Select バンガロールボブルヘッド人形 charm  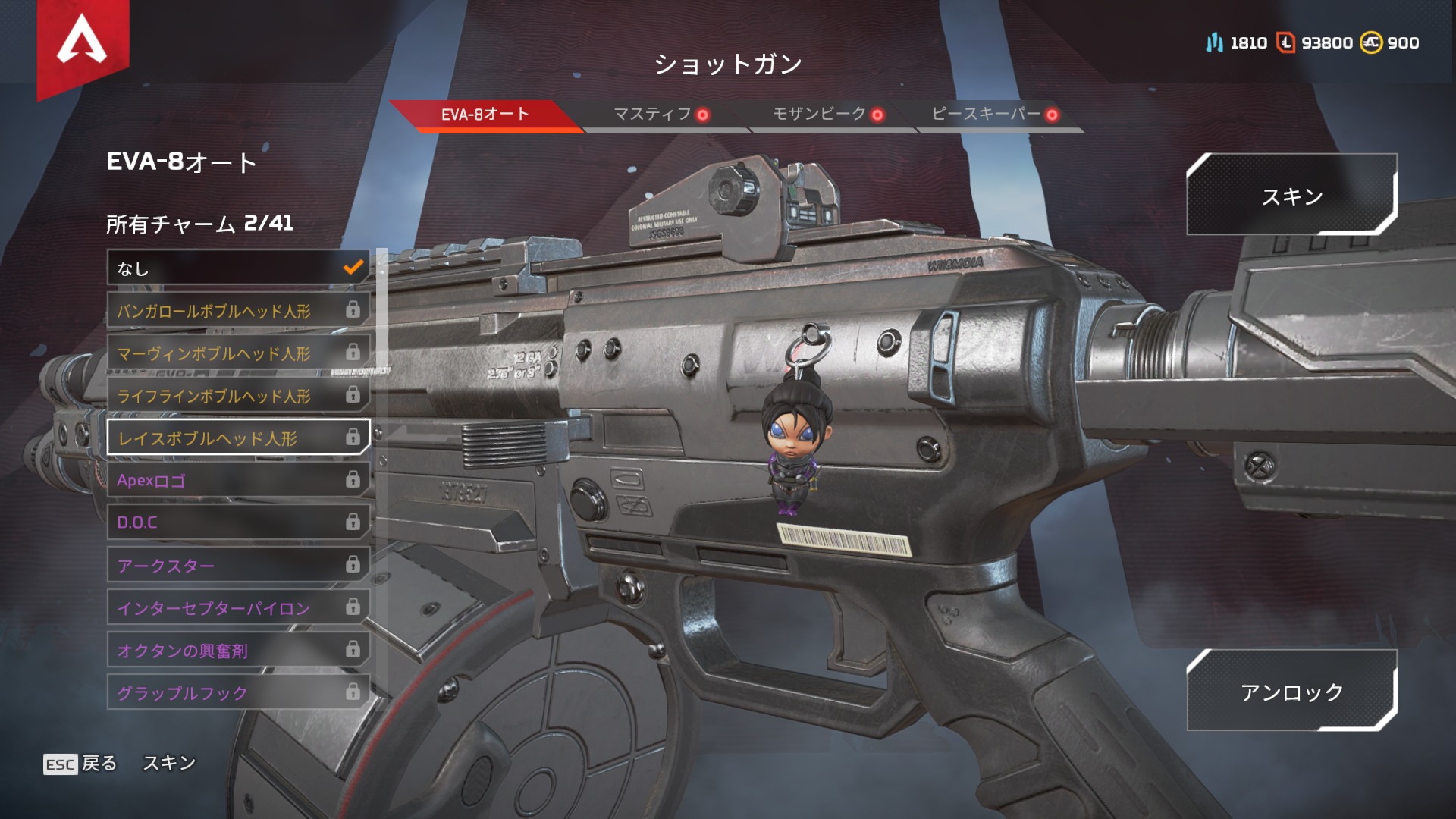[238, 310]
